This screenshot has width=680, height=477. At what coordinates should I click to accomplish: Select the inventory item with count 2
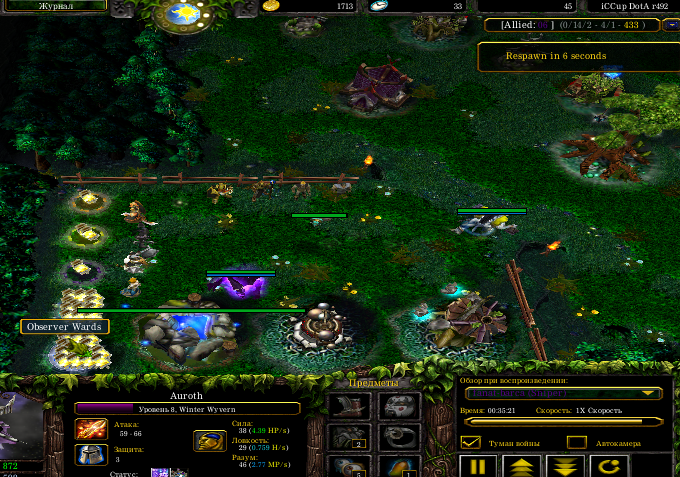click(x=349, y=437)
